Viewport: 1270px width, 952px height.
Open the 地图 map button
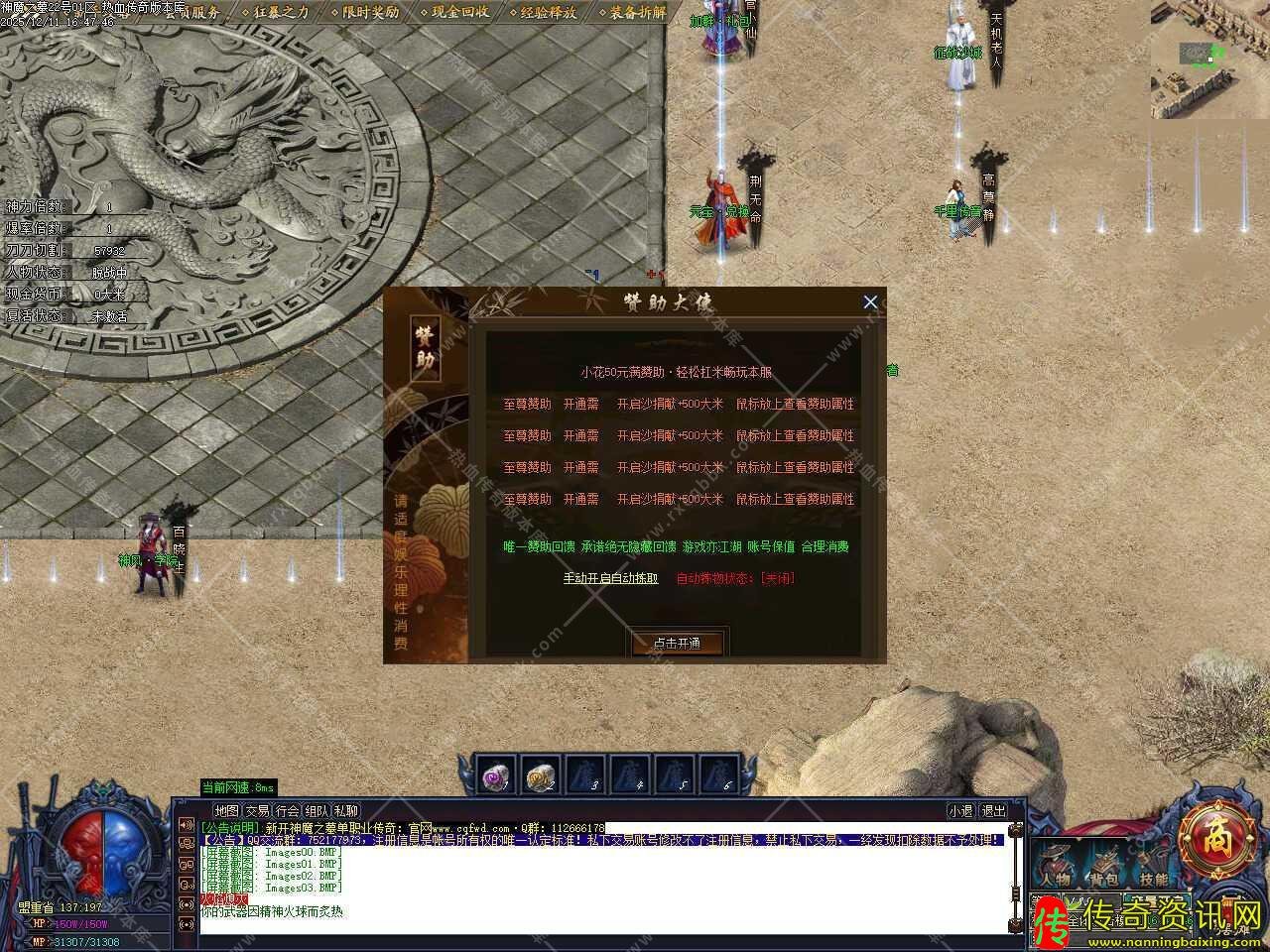pos(226,810)
